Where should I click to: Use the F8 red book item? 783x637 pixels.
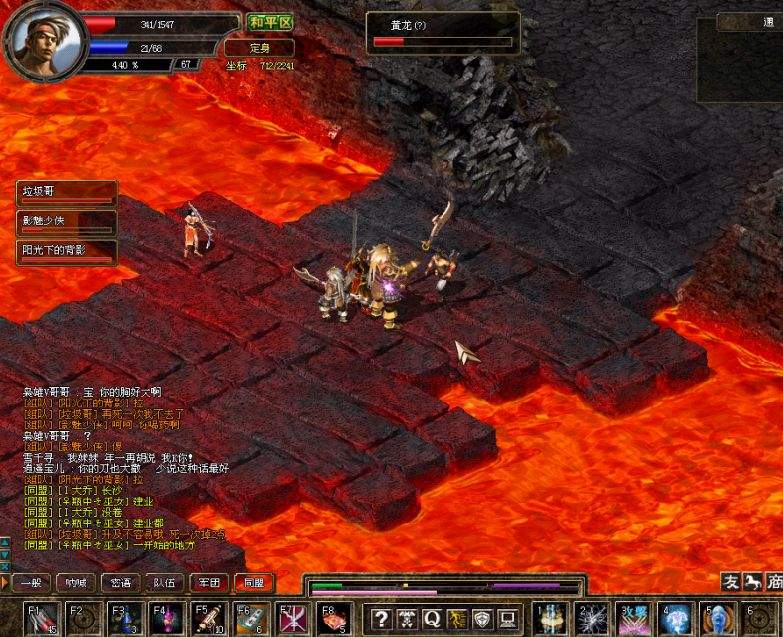[333, 618]
